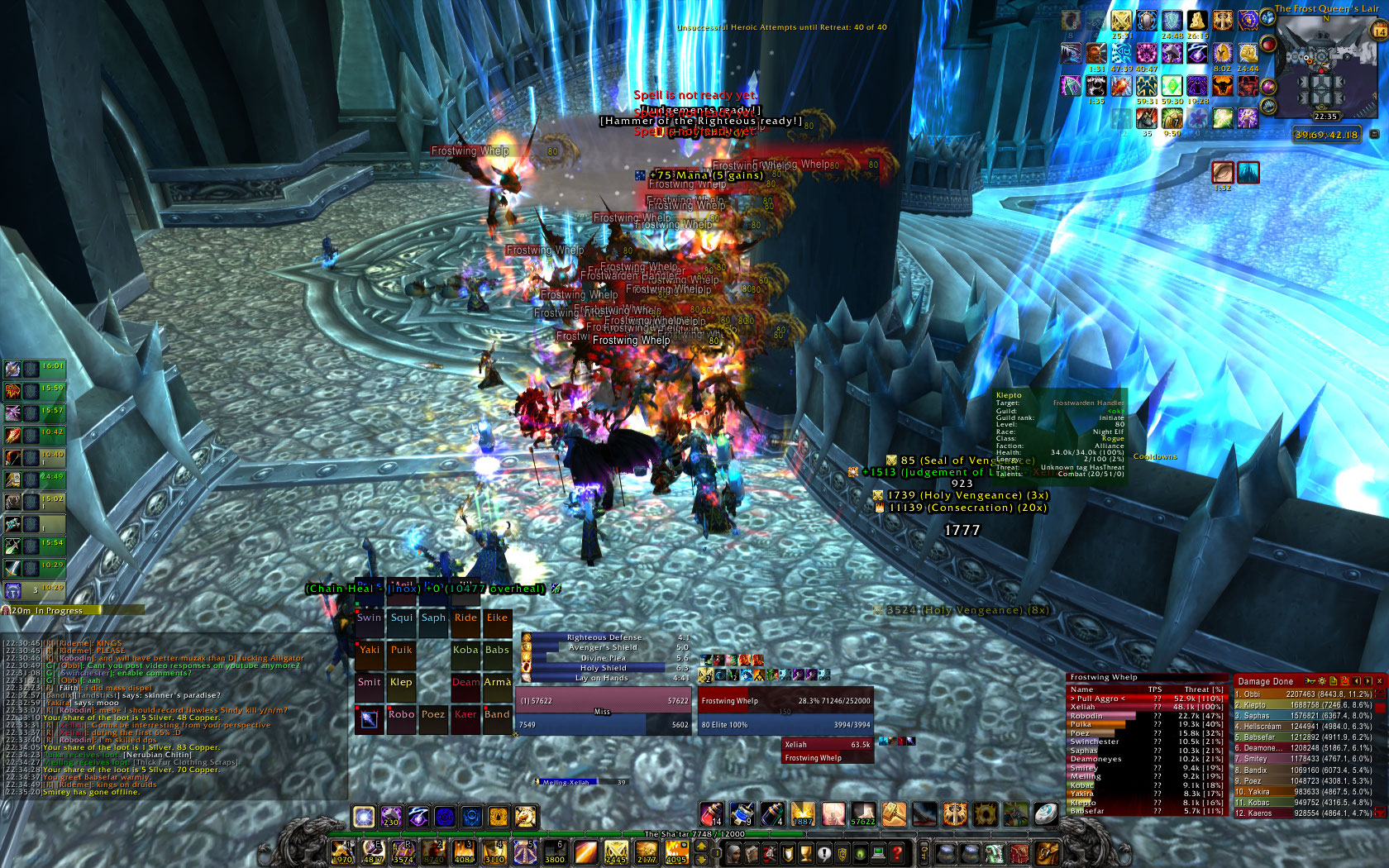
Task: Use the red healing potion with 14 charges
Action: (712, 814)
